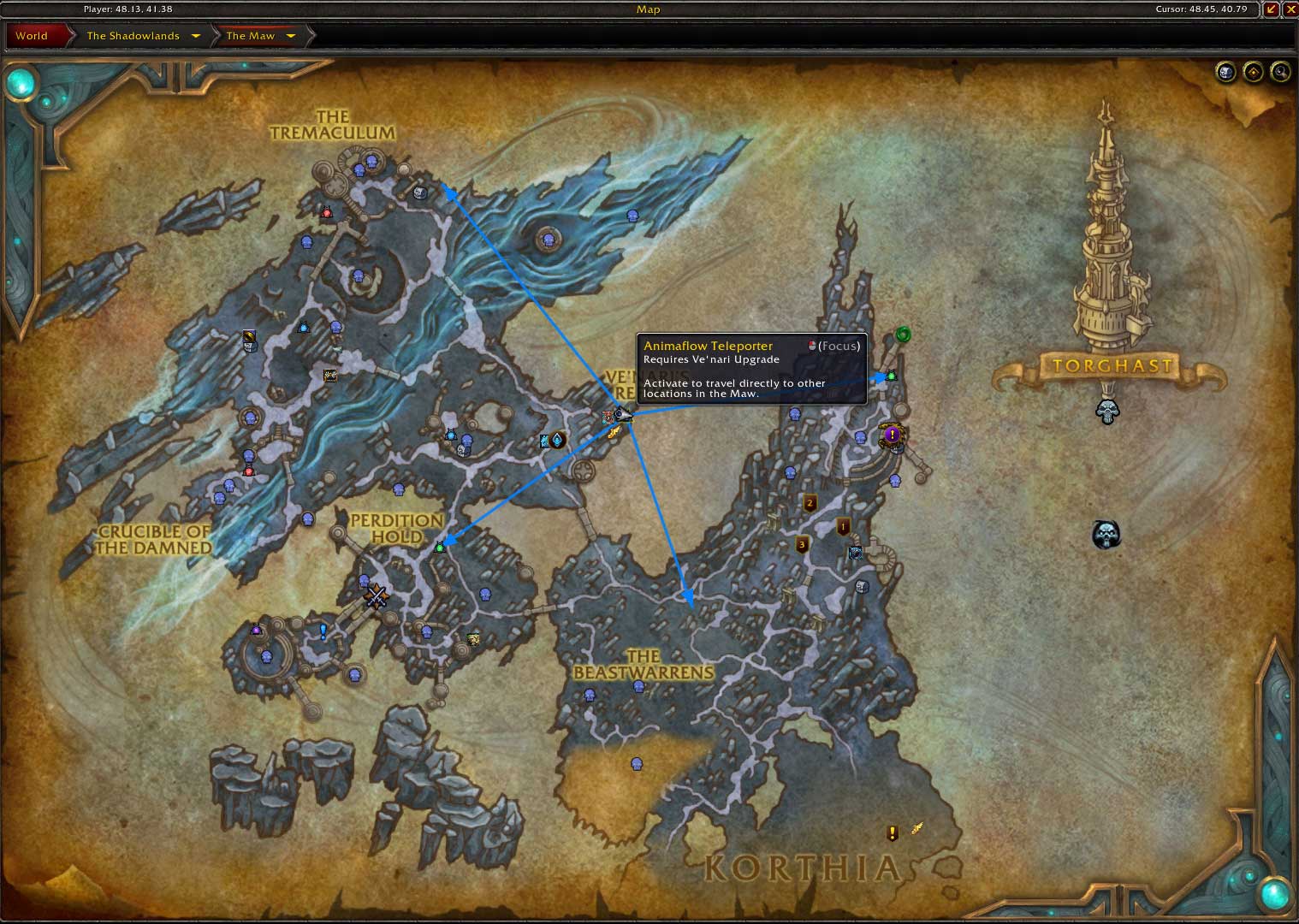Expand The Shadowlands continent dropdown
The height and width of the screenshot is (924, 1299).
click(x=139, y=35)
